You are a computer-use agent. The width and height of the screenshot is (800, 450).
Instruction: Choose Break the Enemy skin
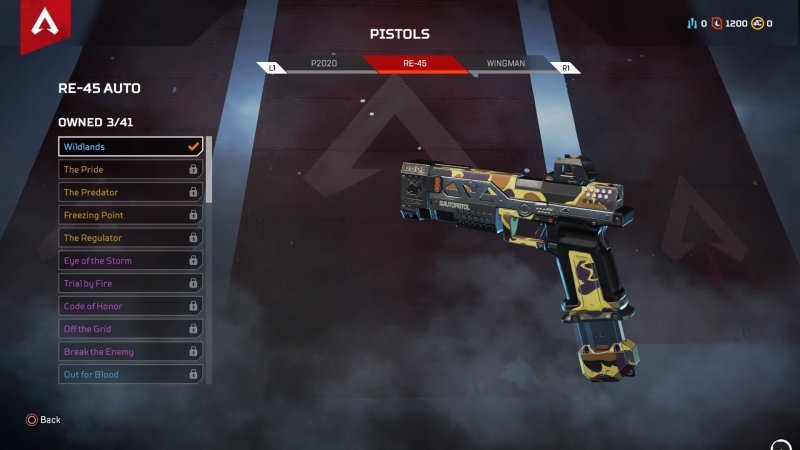tap(130, 352)
